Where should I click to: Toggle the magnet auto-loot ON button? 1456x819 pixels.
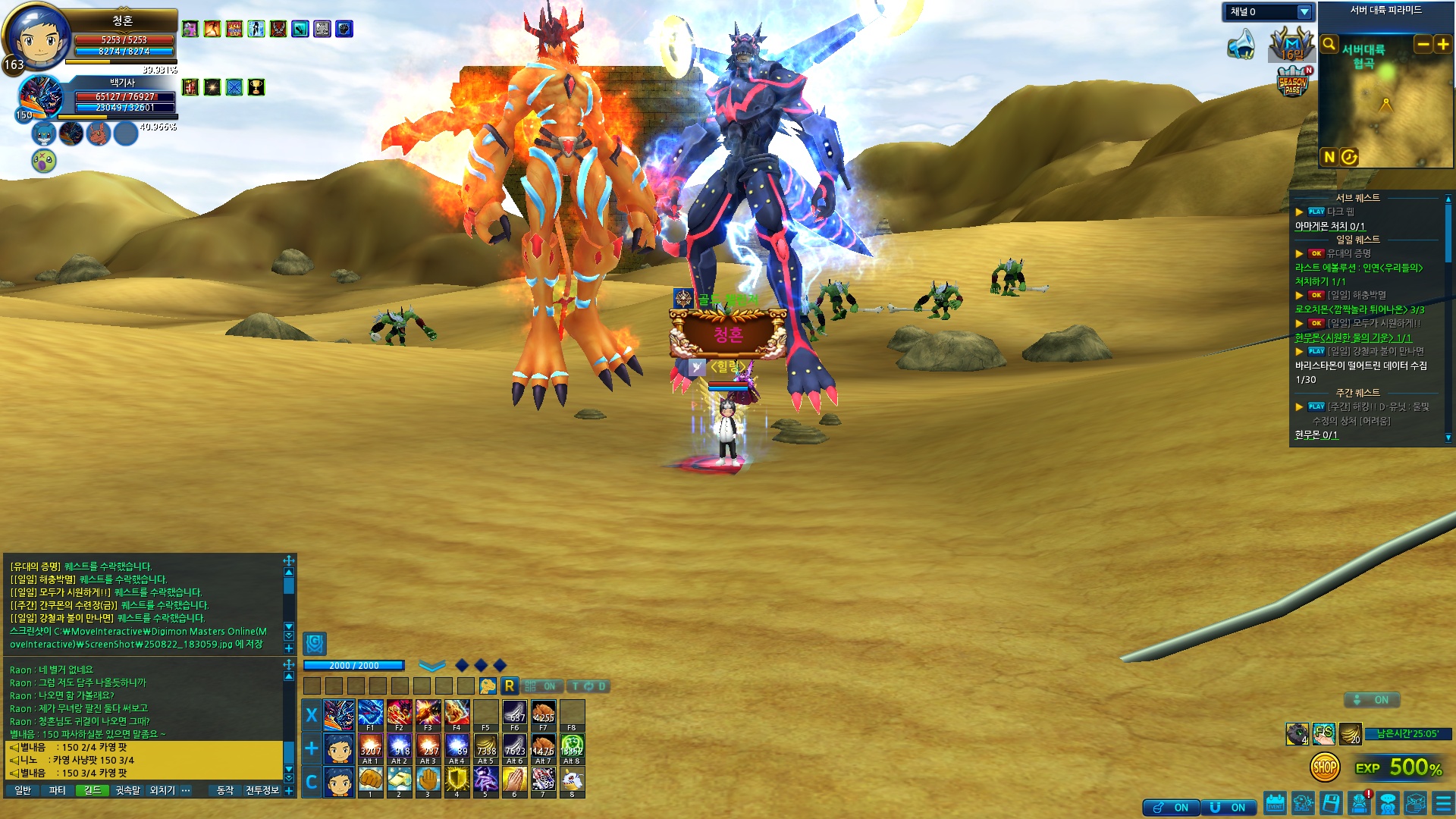1228,808
